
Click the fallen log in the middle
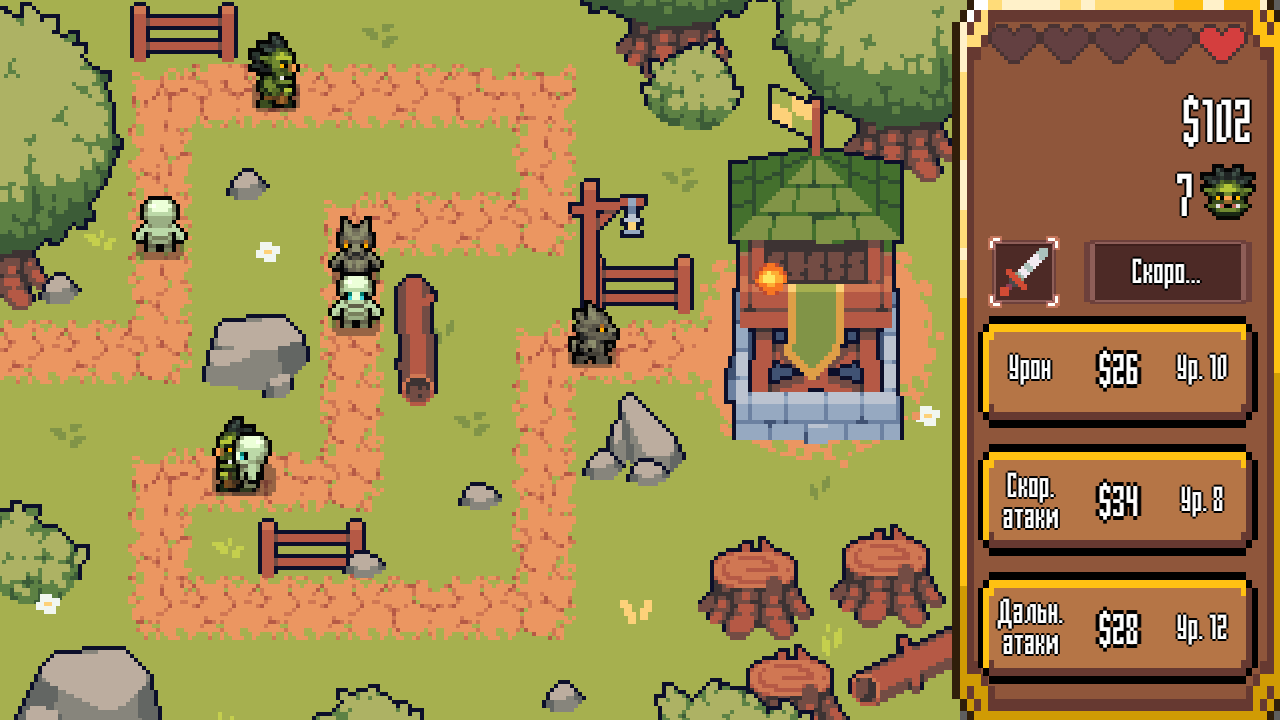tap(418, 340)
